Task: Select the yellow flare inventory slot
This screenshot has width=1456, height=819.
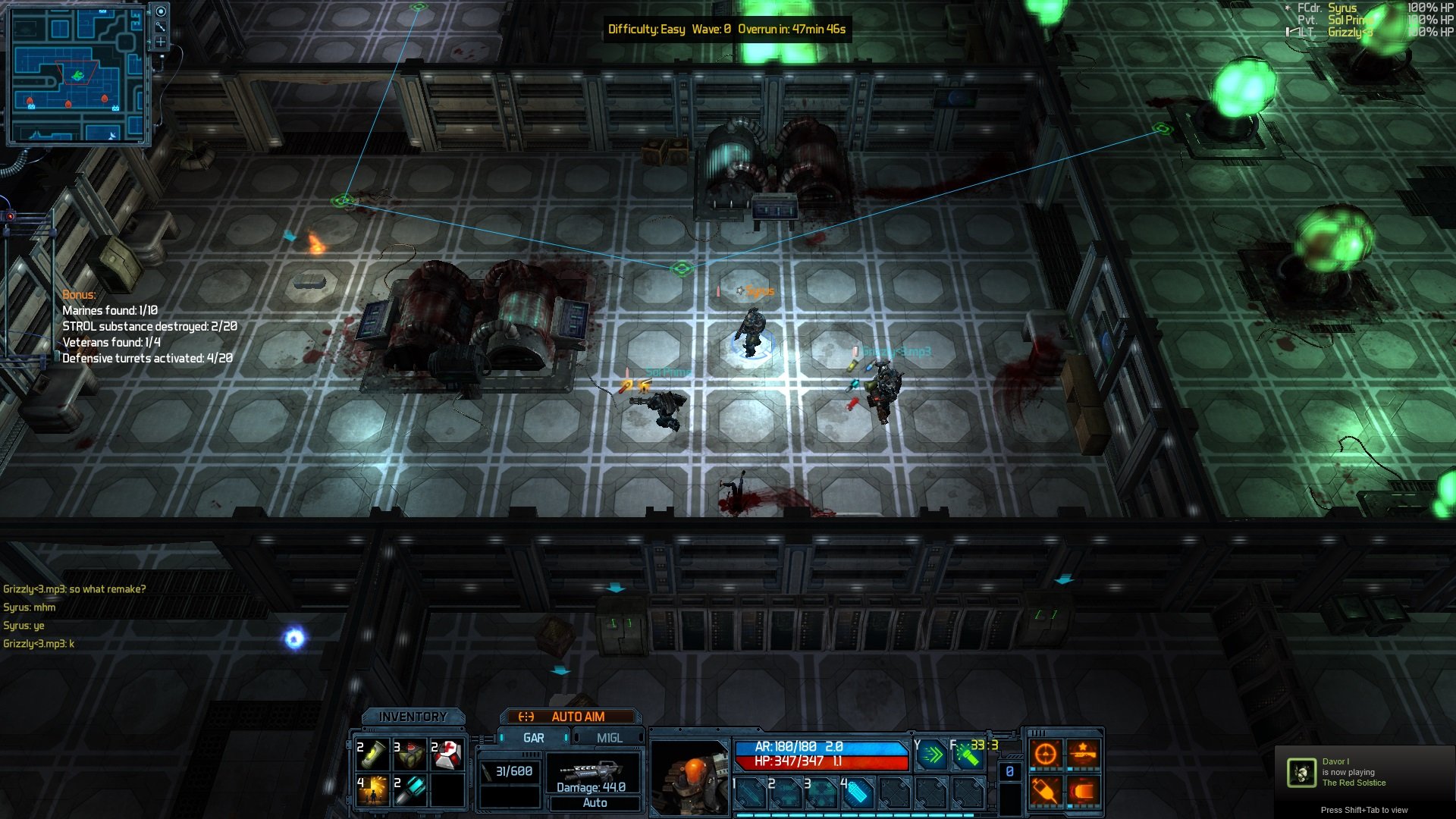Action: [373, 755]
